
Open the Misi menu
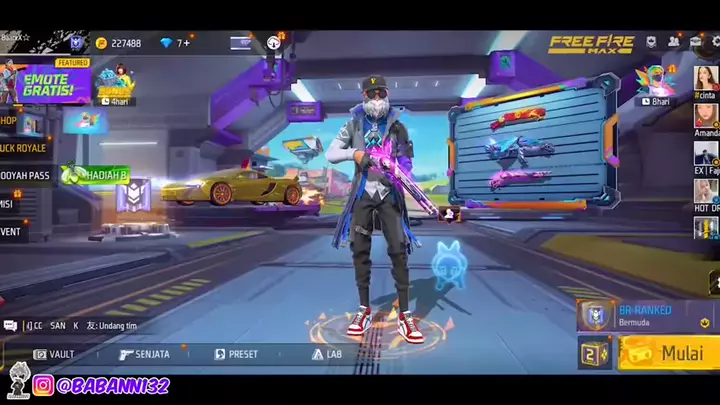[x=8, y=203]
